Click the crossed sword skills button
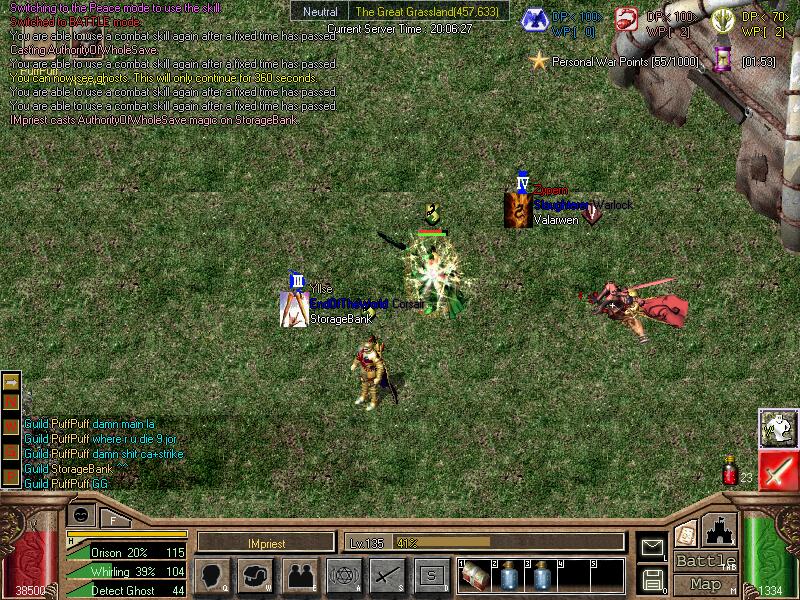 click(386, 575)
